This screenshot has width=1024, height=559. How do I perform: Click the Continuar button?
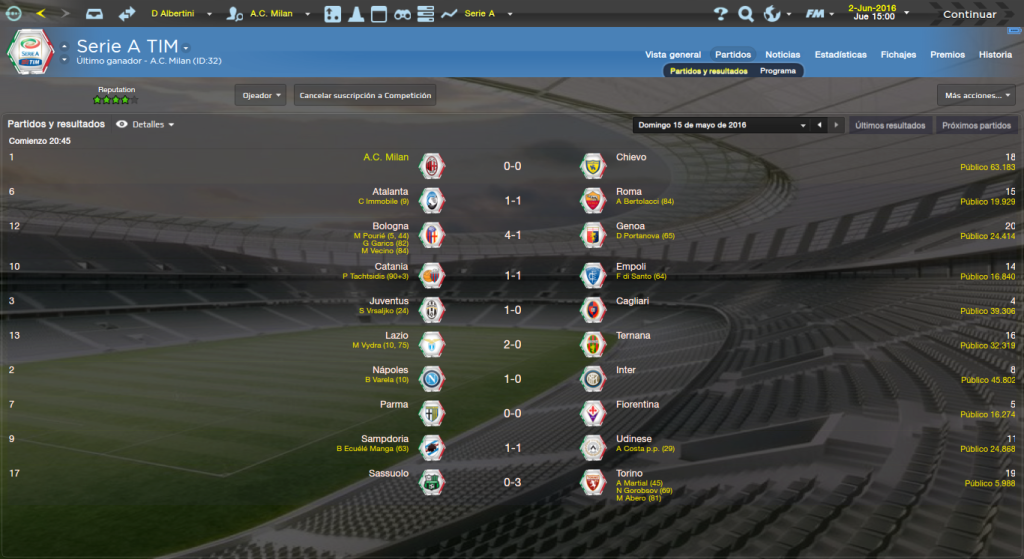(969, 14)
